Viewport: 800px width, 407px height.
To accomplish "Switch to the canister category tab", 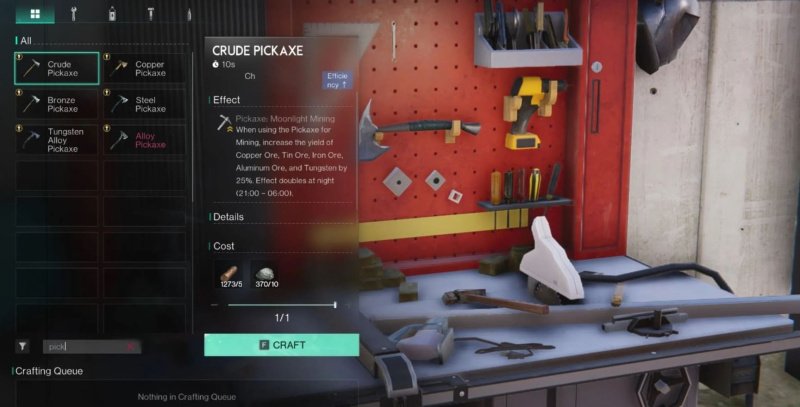I will [x=112, y=14].
